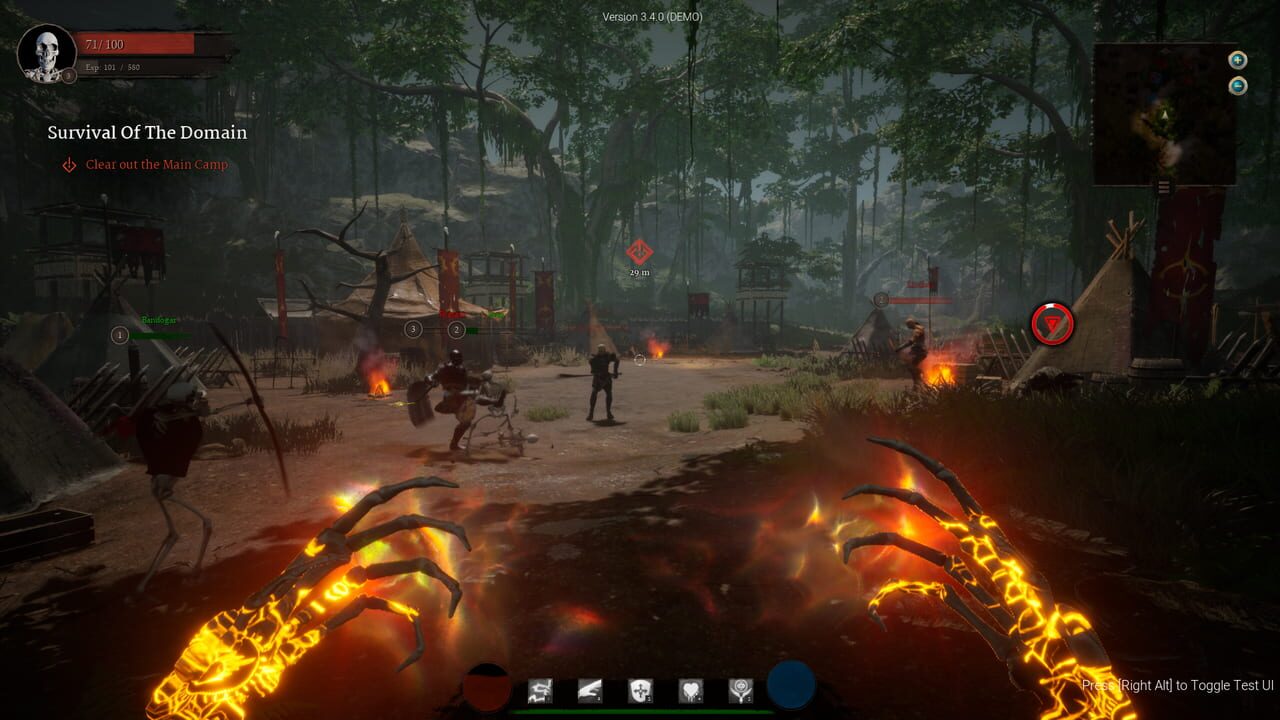1280x720 pixels.
Task: Expand the Clear out the Main Camp objective
Action: [x=158, y=164]
